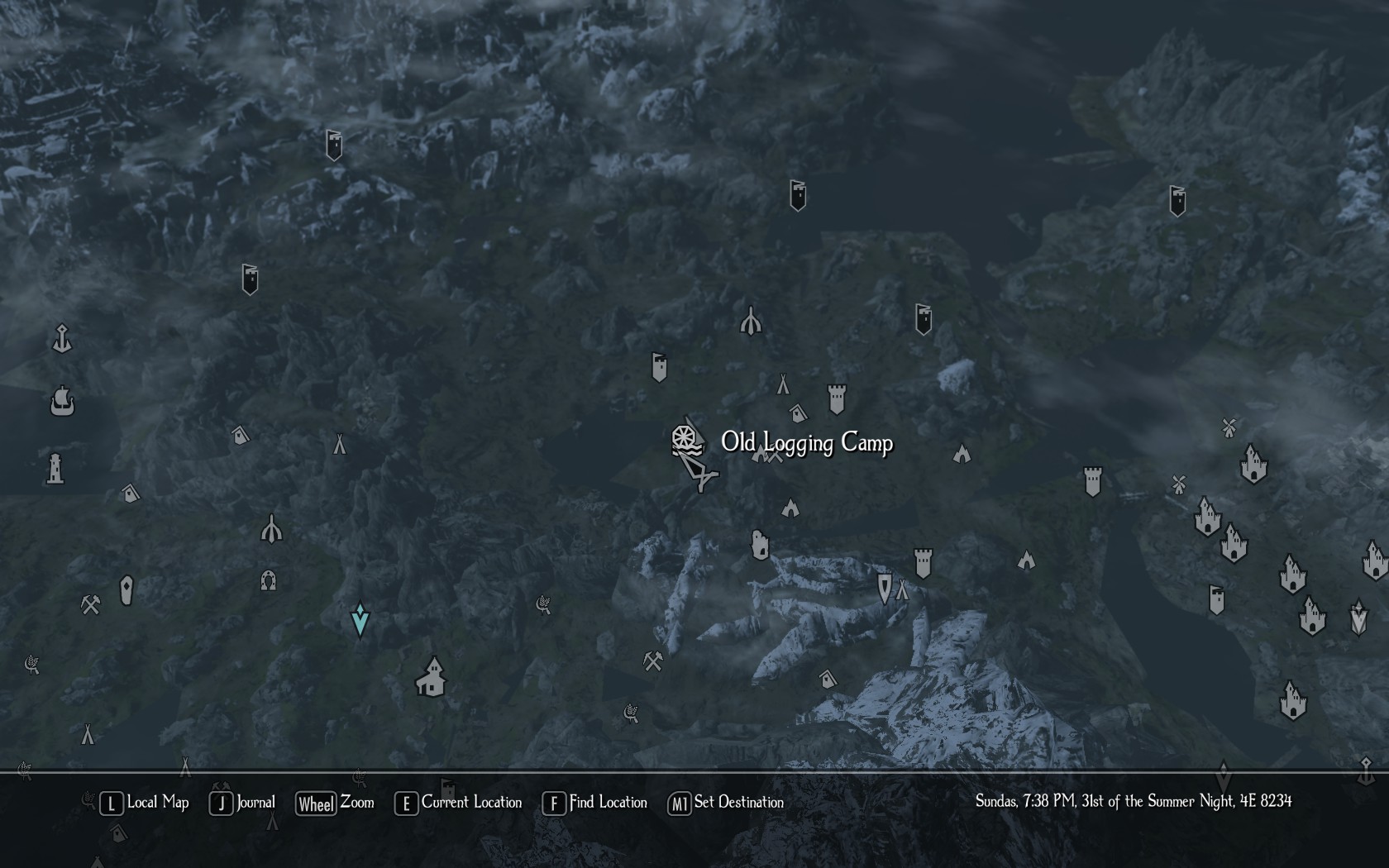Image resolution: width=1389 pixels, height=868 pixels.
Task: Pick the horseshoe stable map marker
Action: pos(268,580)
